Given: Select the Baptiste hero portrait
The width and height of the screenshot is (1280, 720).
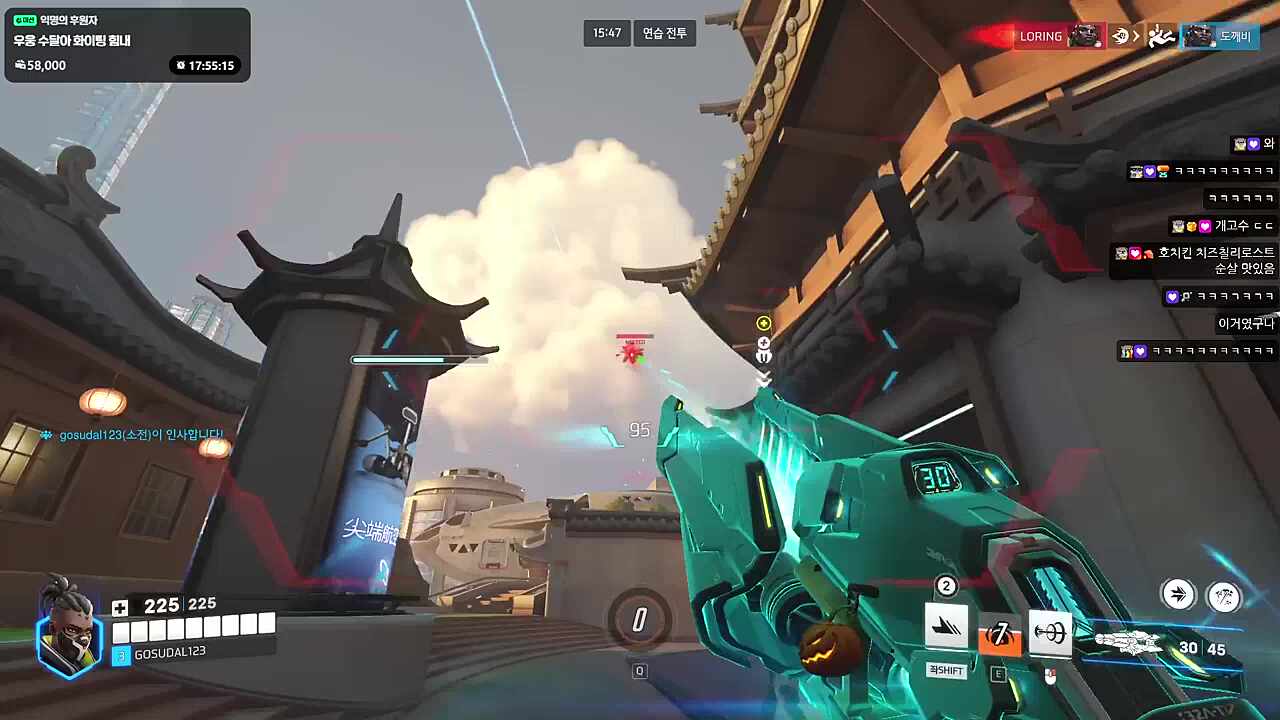Looking at the screenshot, I should pyautogui.click(x=70, y=627).
